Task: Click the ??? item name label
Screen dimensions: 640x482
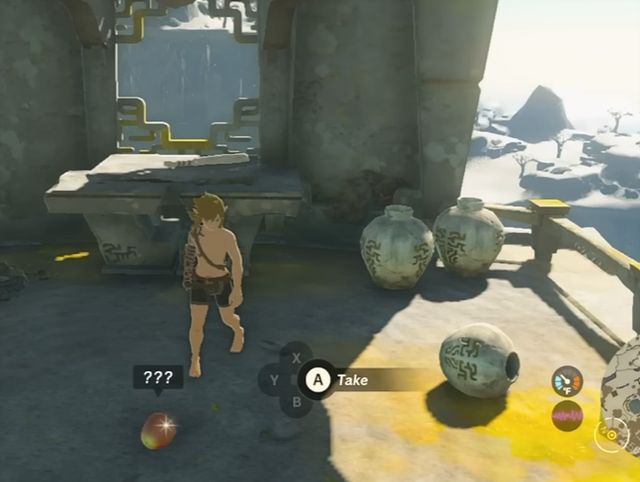Action: coord(158,378)
